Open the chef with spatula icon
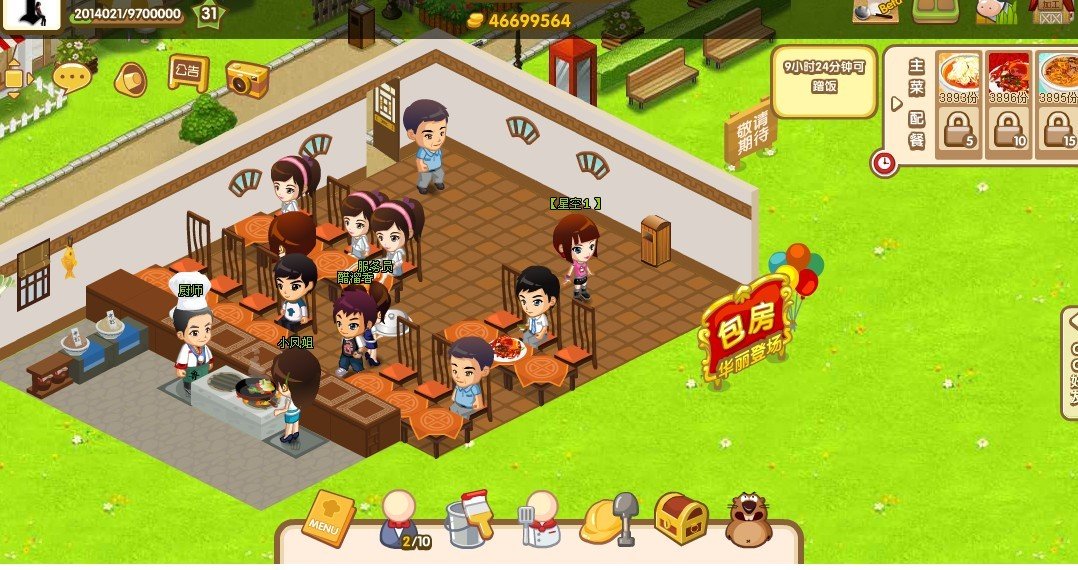This screenshot has width=1078, height=570. [x=539, y=518]
